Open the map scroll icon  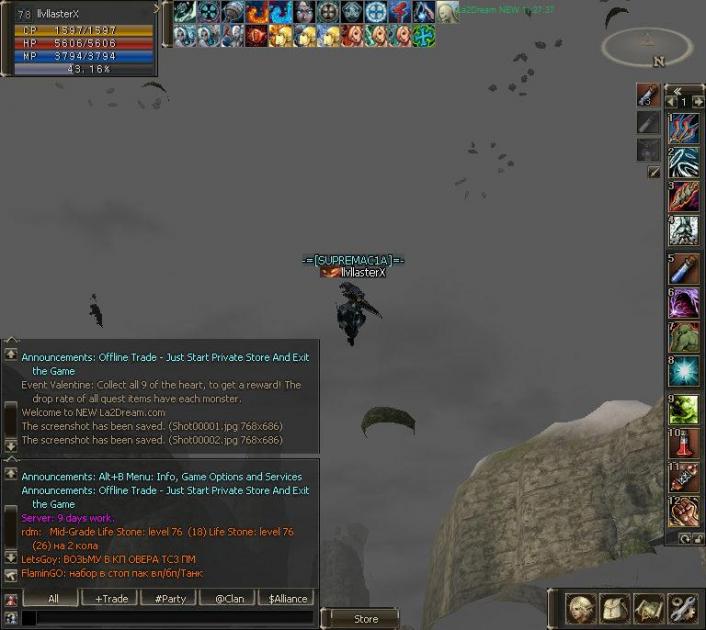pos(648,607)
